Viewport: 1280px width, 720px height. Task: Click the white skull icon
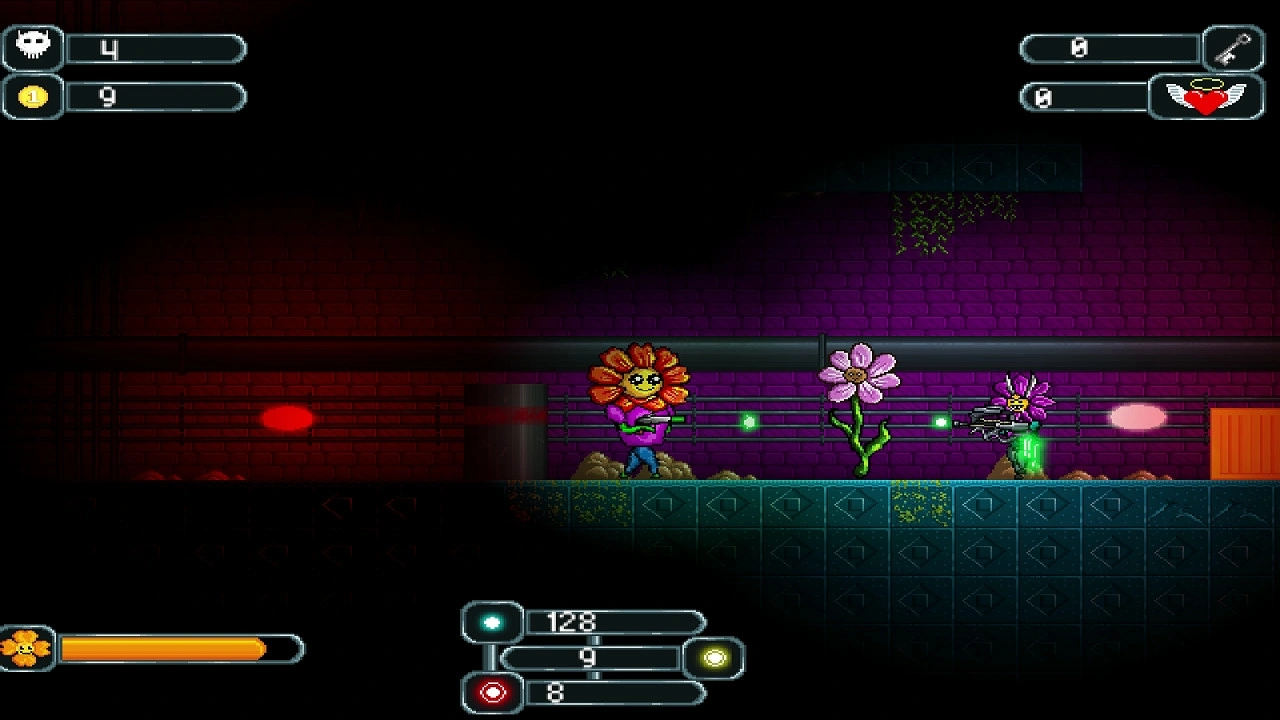(x=33, y=46)
